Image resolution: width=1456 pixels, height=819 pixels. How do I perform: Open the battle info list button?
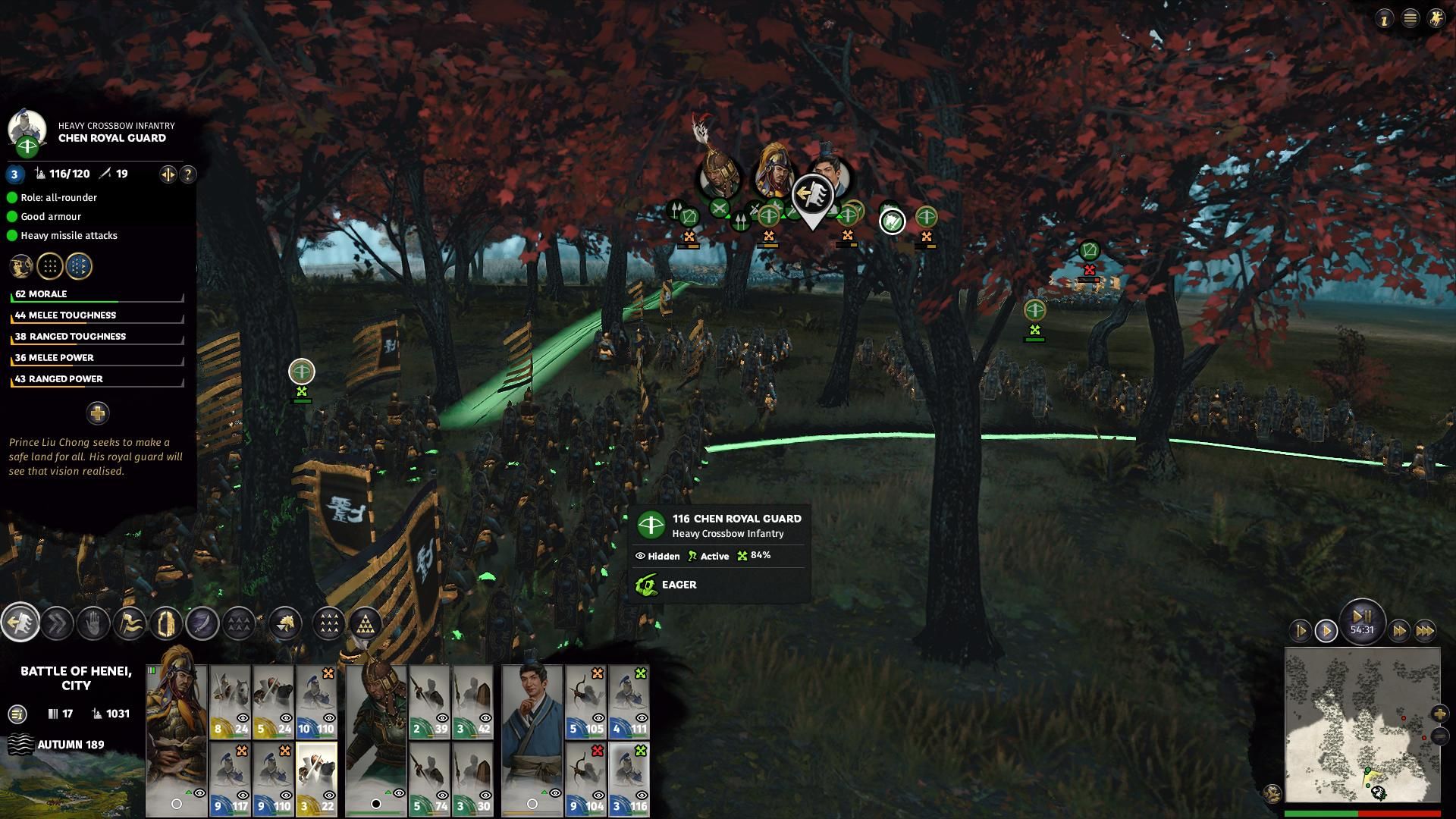17,714
